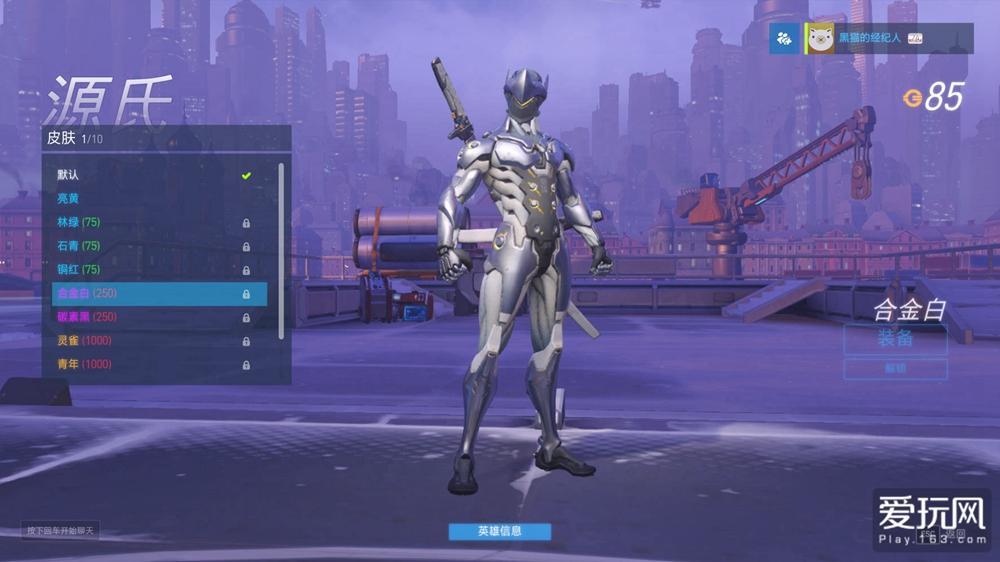The width and height of the screenshot is (1000, 562).
Task: Choose the 铜红 (75) skin
Action: pyautogui.click(x=150, y=269)
